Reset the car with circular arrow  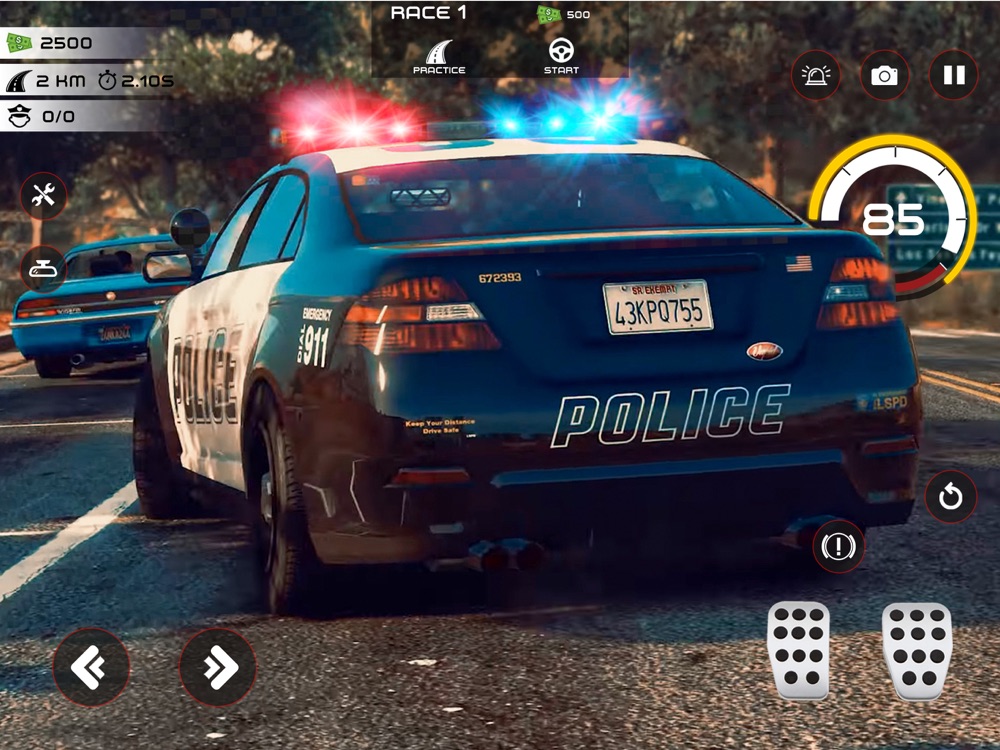point(950,497)
